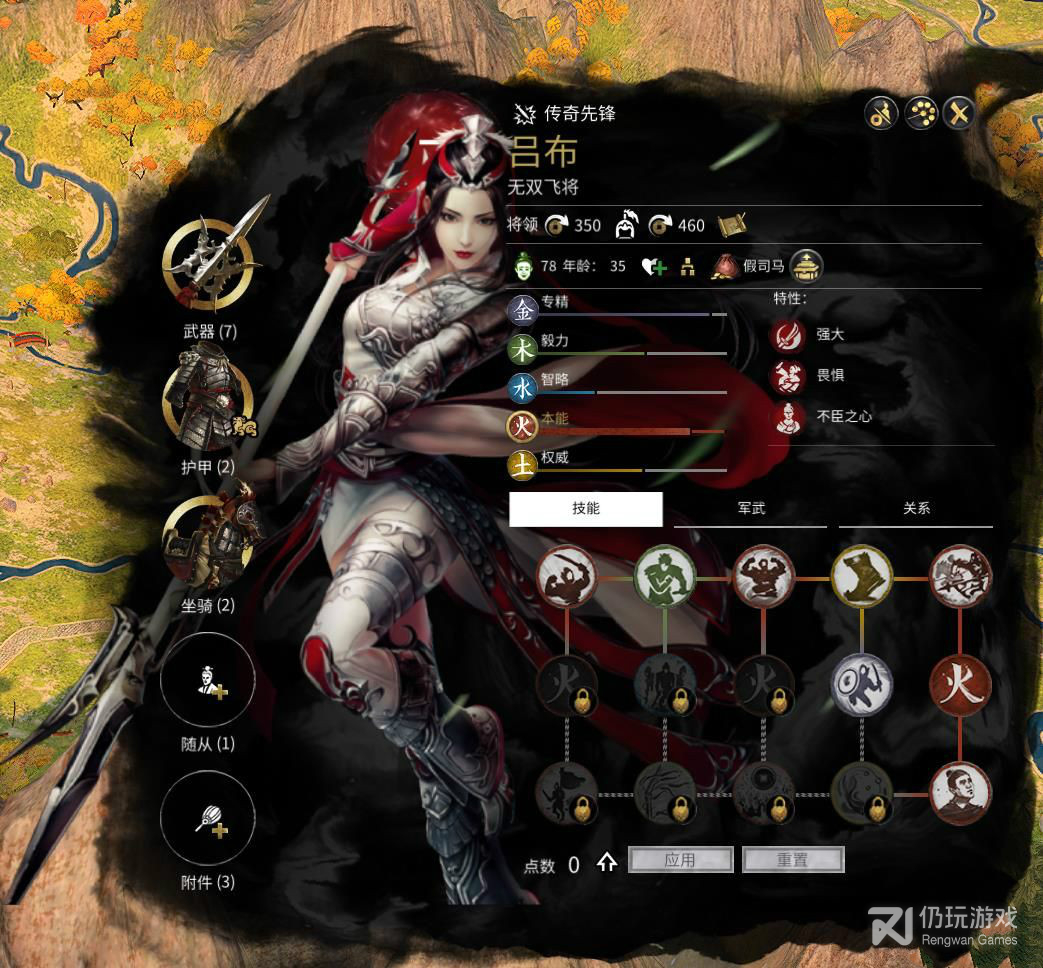
Task: Choose the yellow boot skill node
Action: tap(862, 578)
